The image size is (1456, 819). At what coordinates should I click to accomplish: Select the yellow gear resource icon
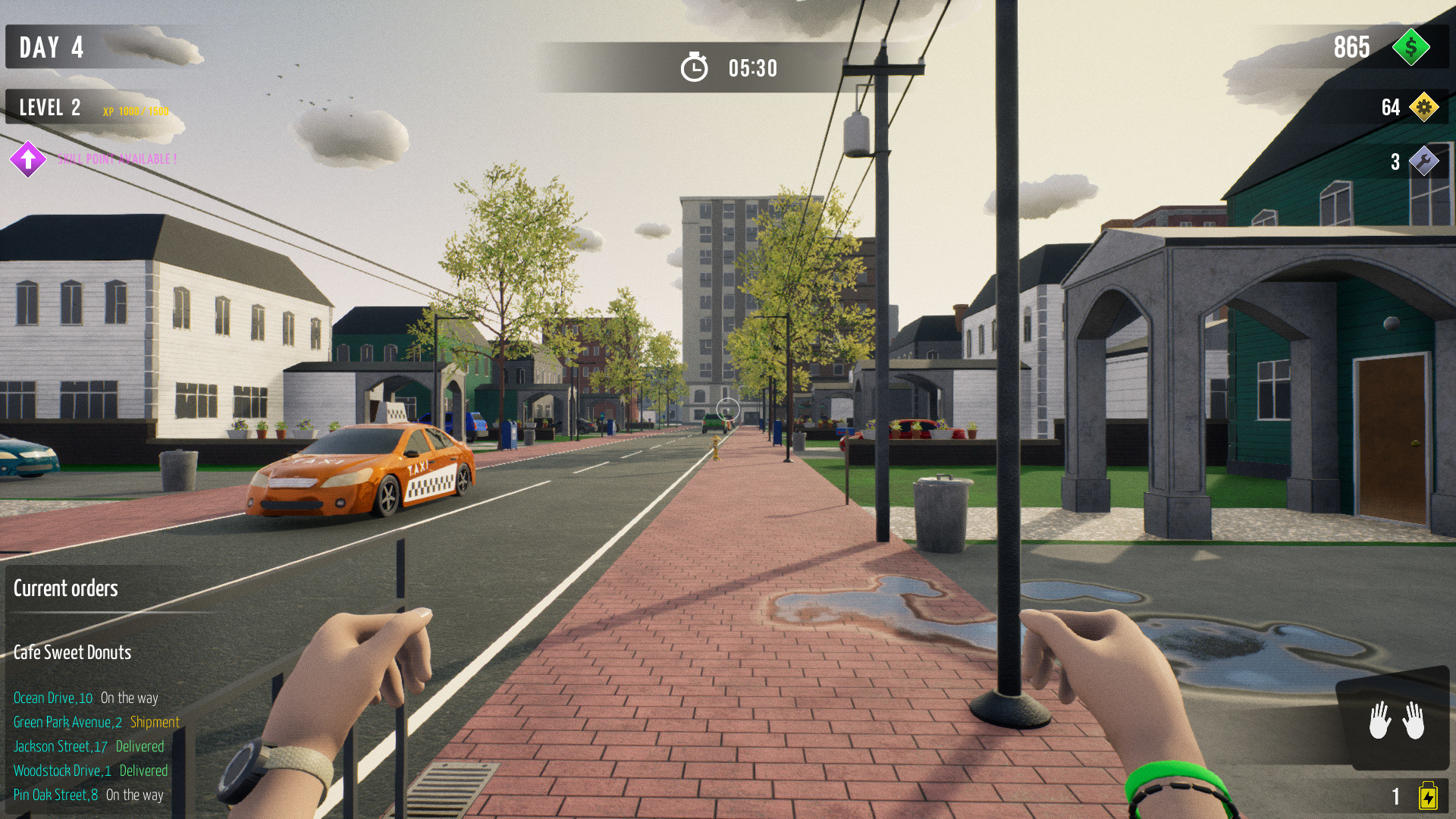point(1424,108)
